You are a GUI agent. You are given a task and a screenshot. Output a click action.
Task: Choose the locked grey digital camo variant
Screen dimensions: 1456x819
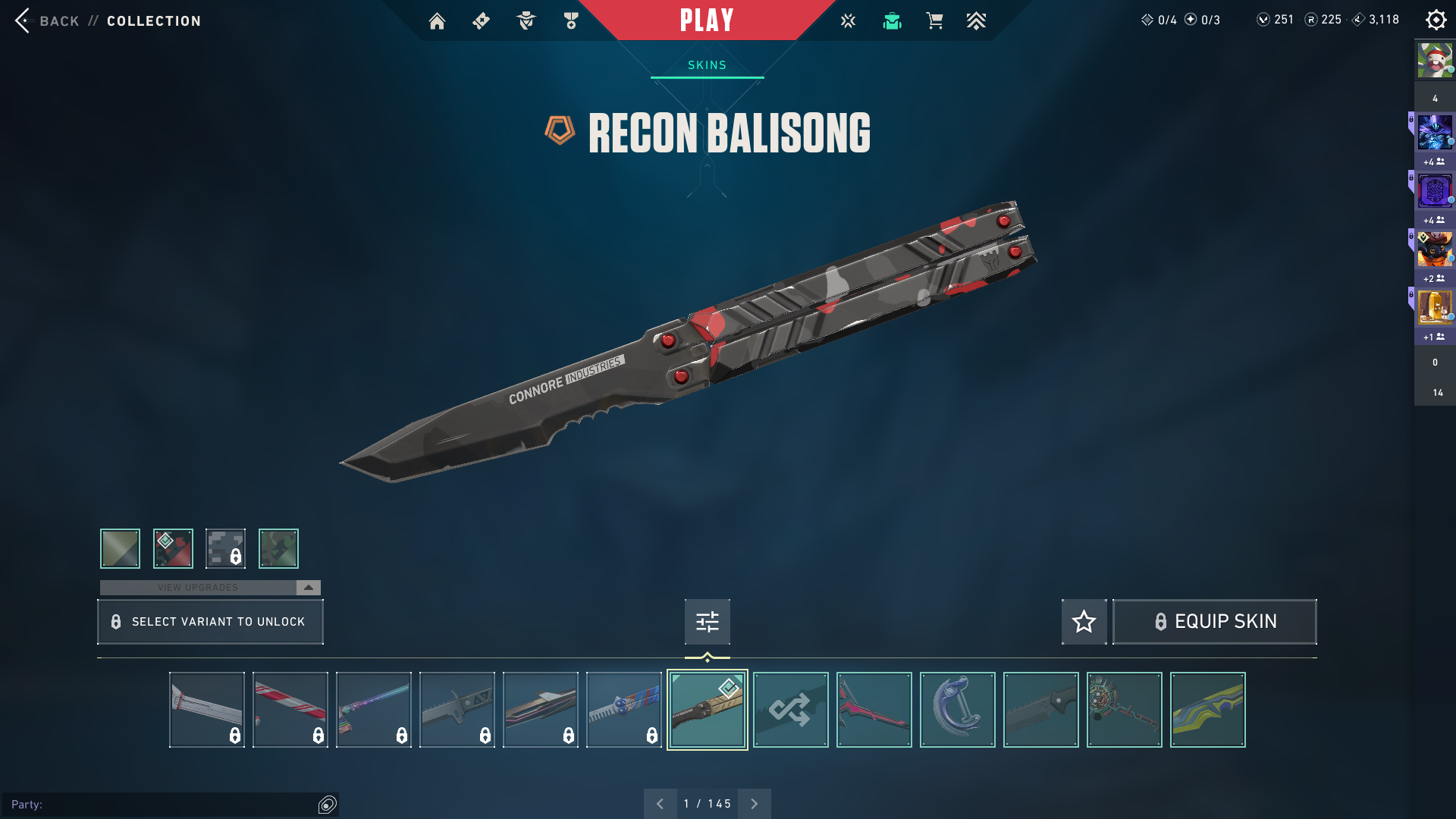coord(225,548)
